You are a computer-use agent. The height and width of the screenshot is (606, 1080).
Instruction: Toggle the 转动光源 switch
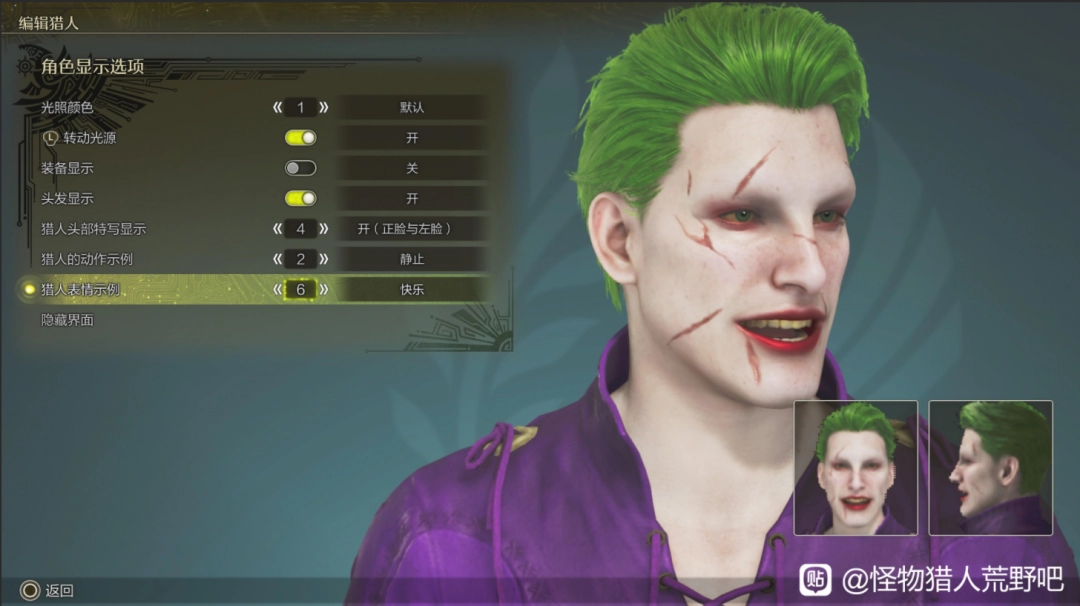point(301,138)
